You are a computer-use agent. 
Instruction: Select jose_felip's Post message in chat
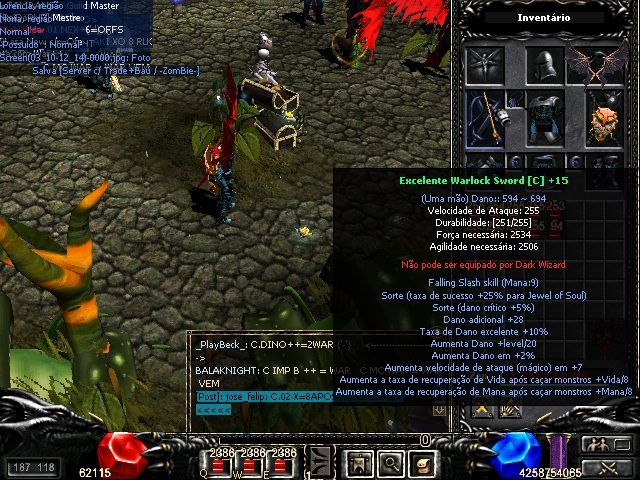pyautogui.click(x=258, y=397)
